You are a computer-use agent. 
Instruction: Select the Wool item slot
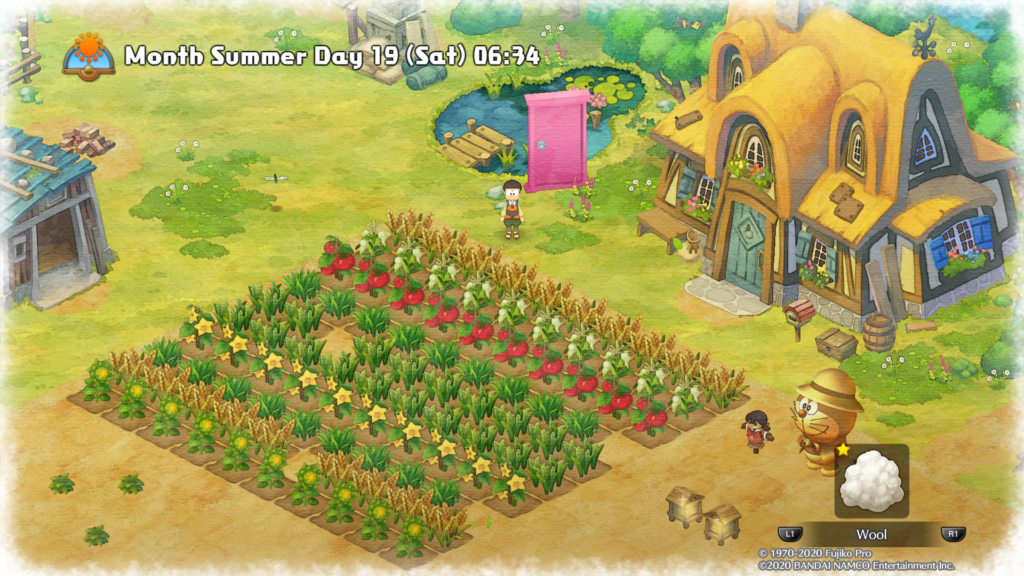point(871,482)
